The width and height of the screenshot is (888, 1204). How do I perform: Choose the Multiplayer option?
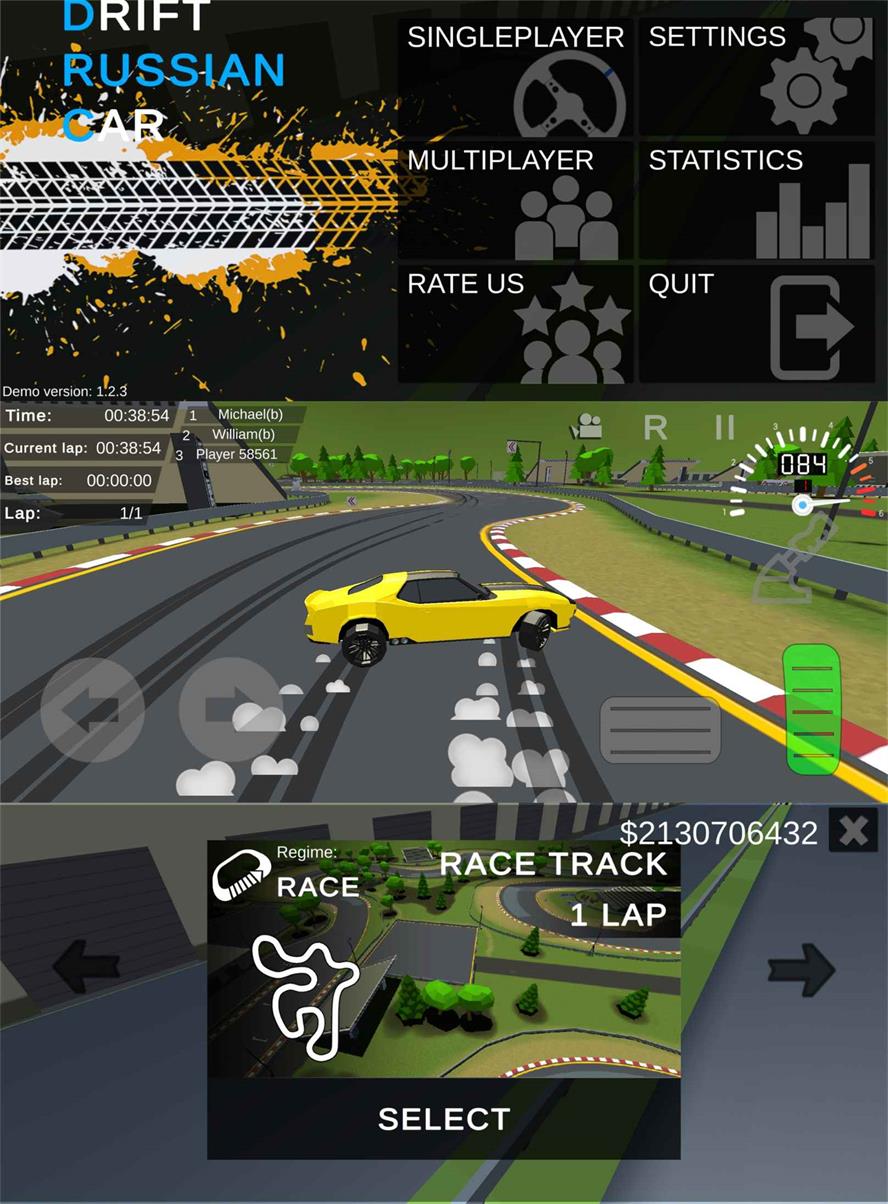516,201
